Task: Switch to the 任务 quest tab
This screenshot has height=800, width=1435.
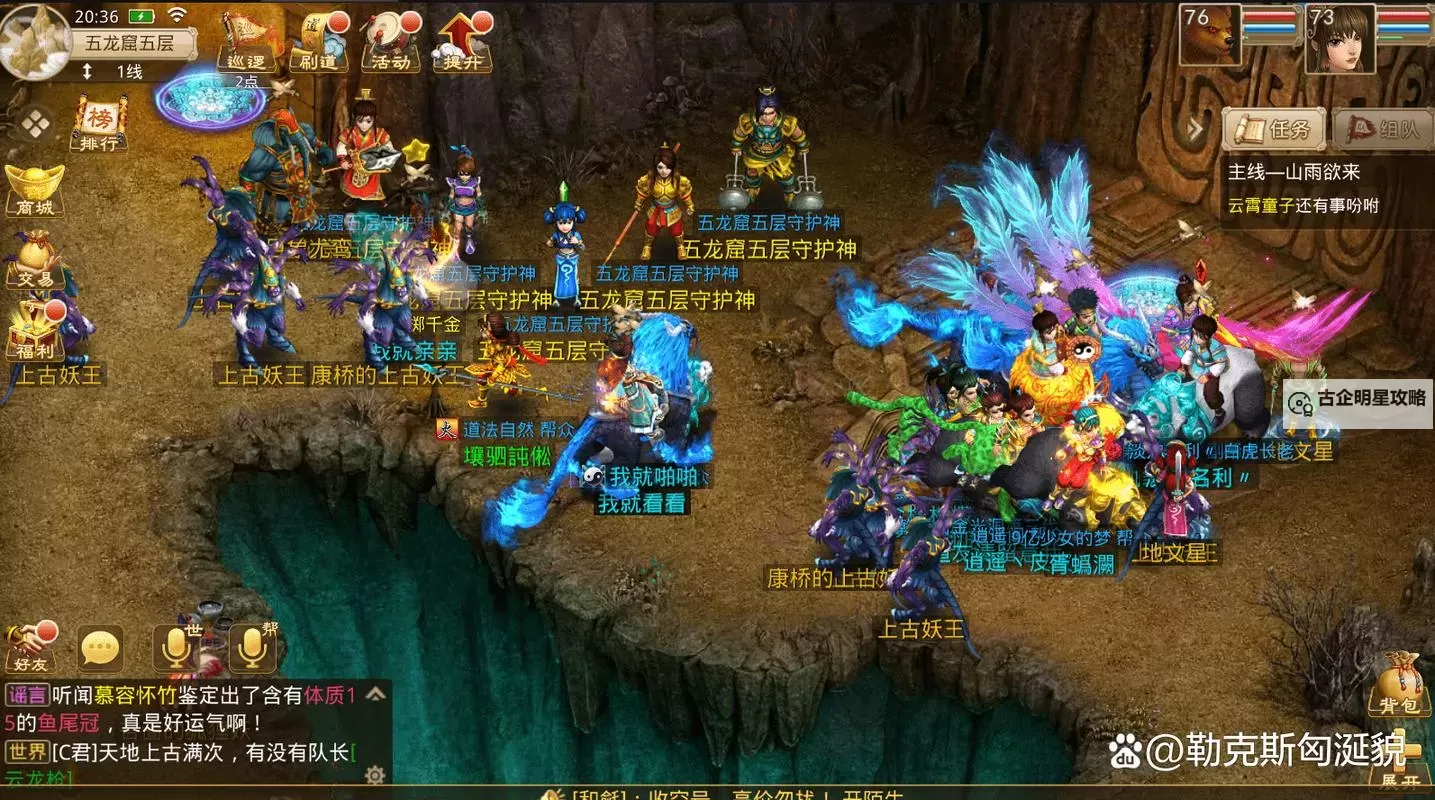Action: tap(1272, 129)
